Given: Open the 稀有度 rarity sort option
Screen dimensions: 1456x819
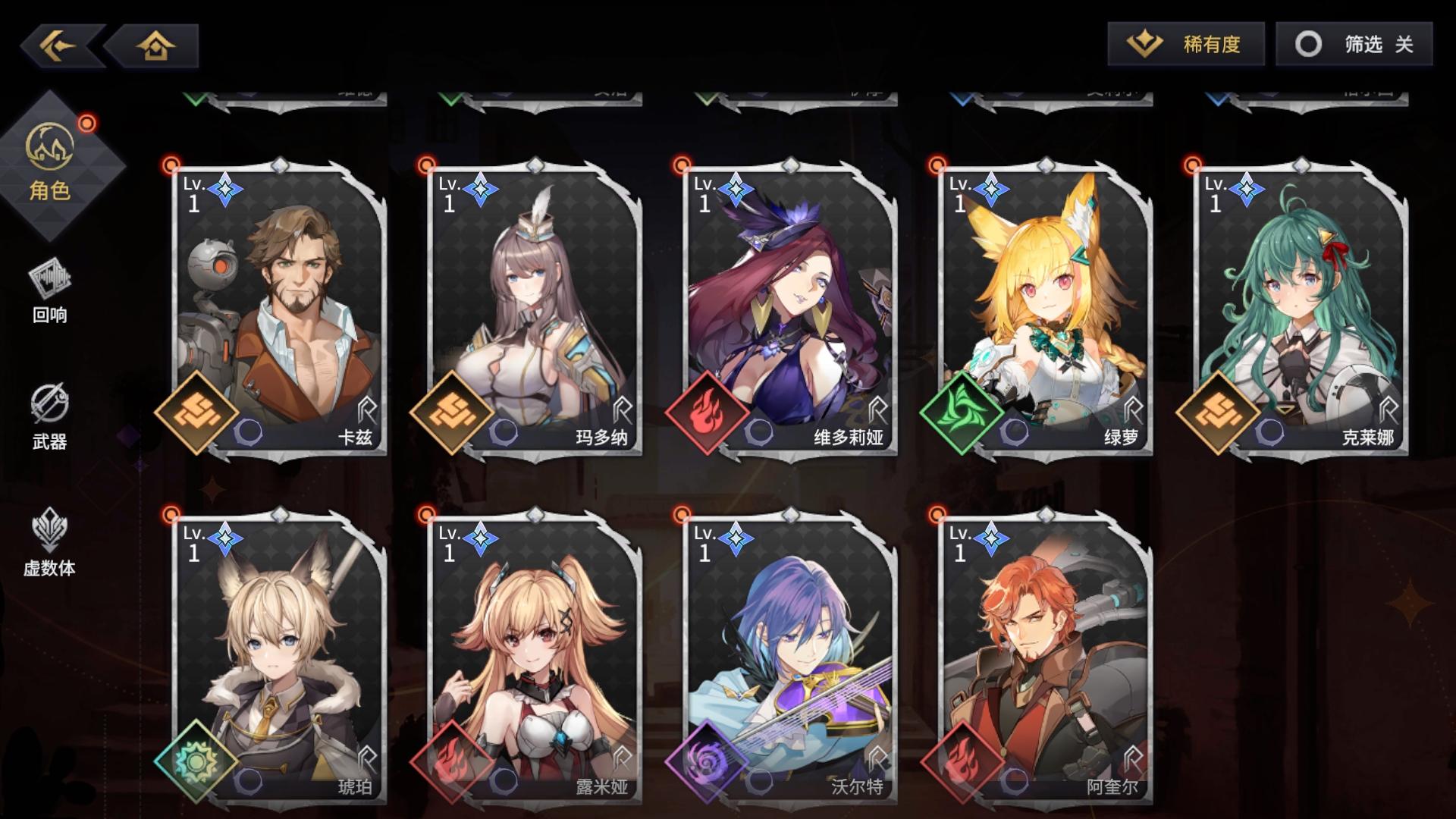Looking at the screenshot, I should pos(1187,45).
